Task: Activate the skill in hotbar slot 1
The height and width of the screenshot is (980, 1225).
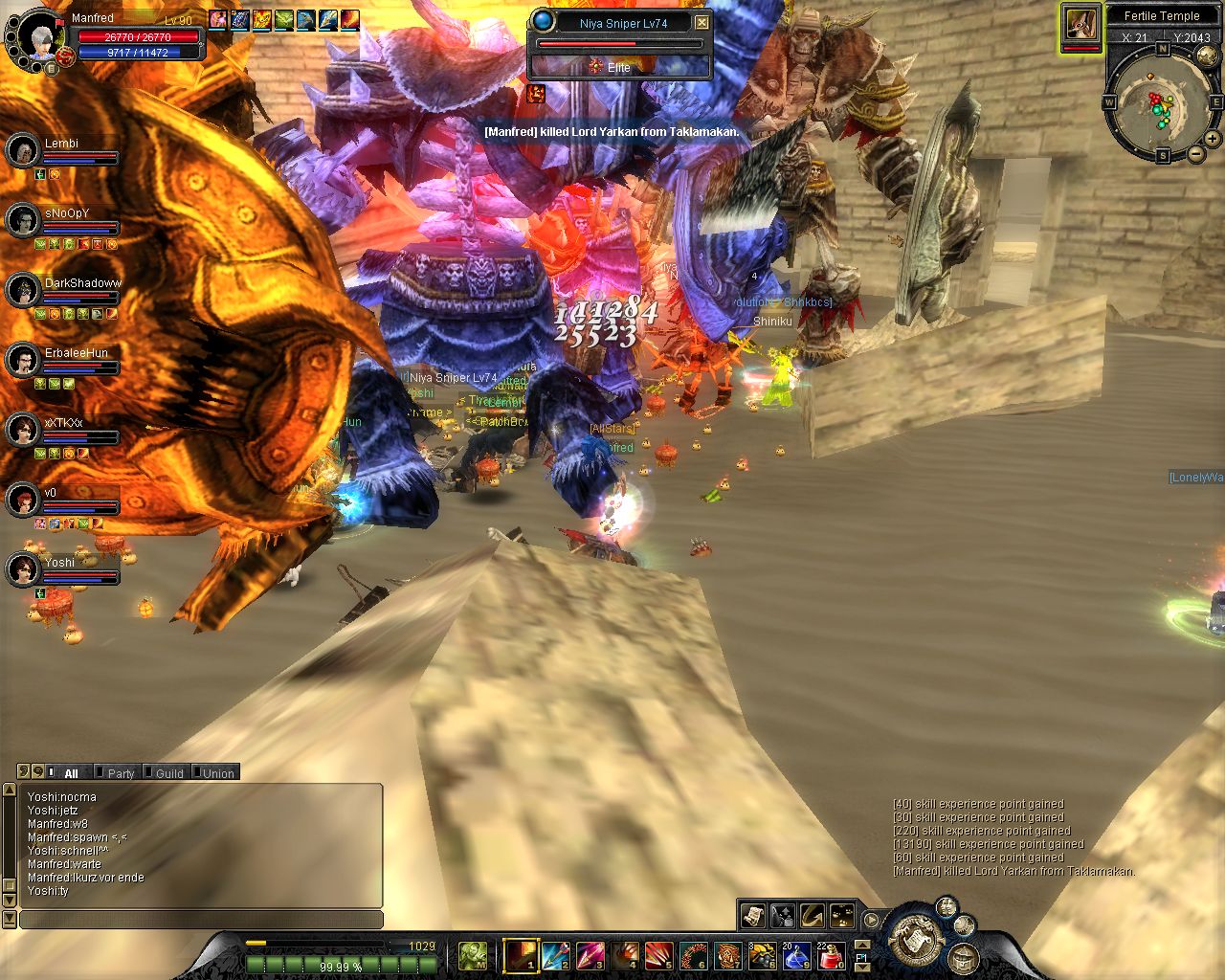Action: pos(522,954)
